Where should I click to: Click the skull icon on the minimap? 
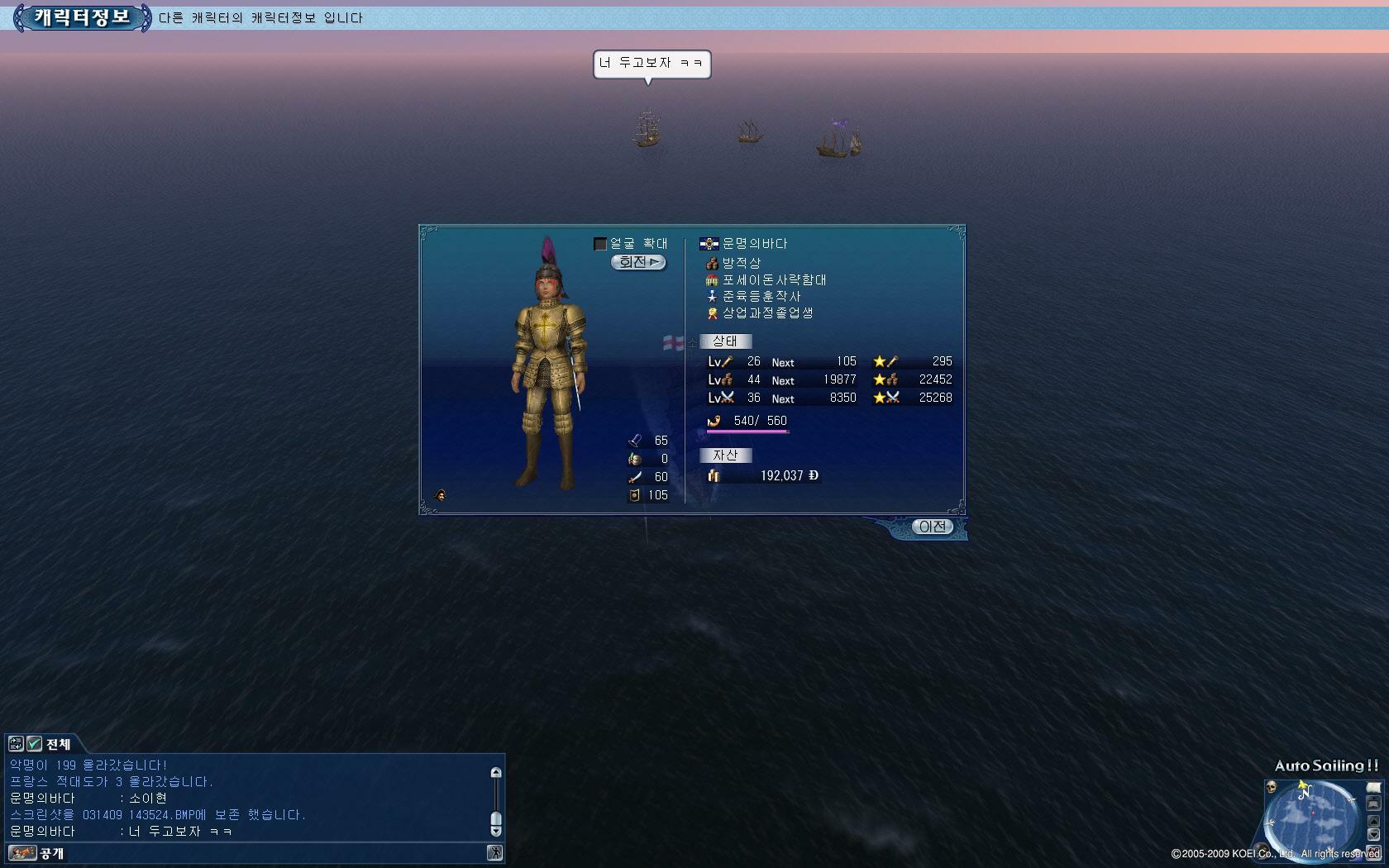pyautogui.click(x=1271, y=788)
